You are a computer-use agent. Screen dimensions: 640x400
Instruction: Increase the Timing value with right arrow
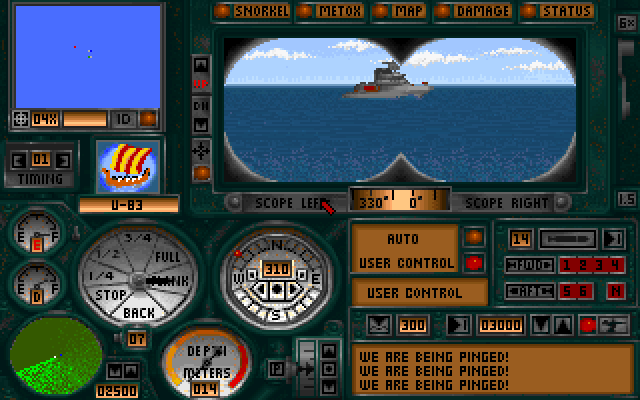click(x=59, y=159)
